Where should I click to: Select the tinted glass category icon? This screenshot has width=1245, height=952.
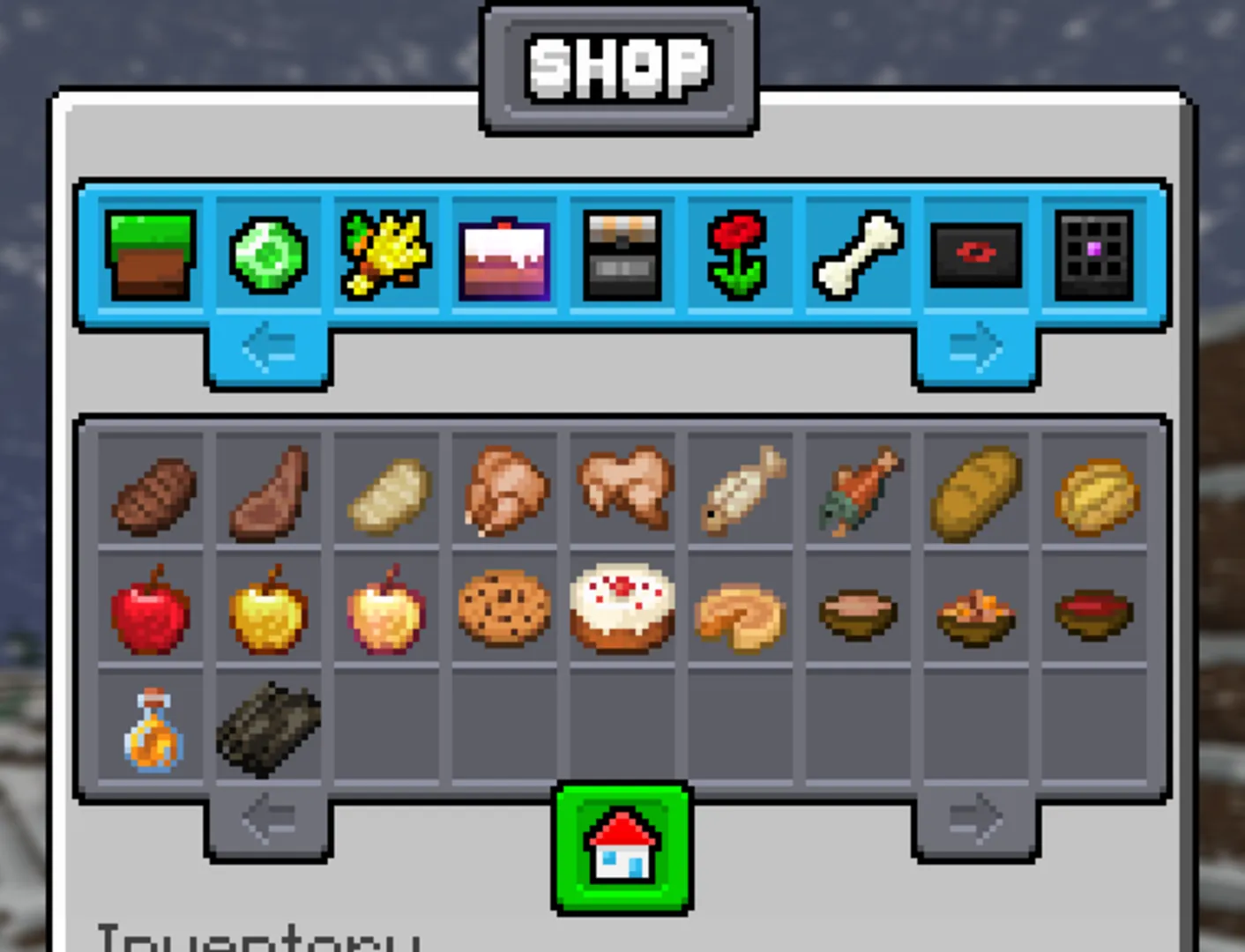(x=1093, y=254)
